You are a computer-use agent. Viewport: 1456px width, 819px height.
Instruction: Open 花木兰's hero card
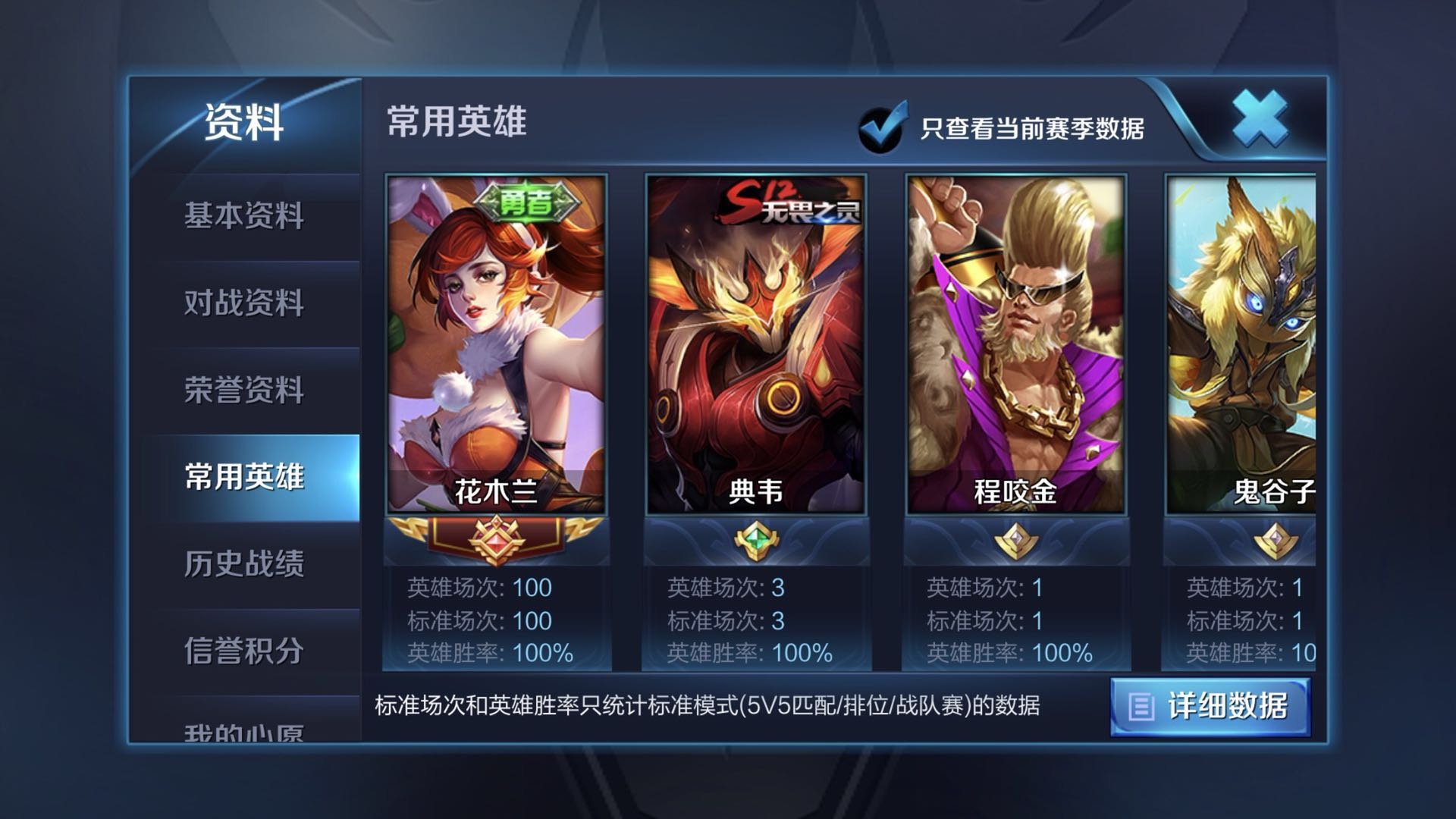point(497,341)
